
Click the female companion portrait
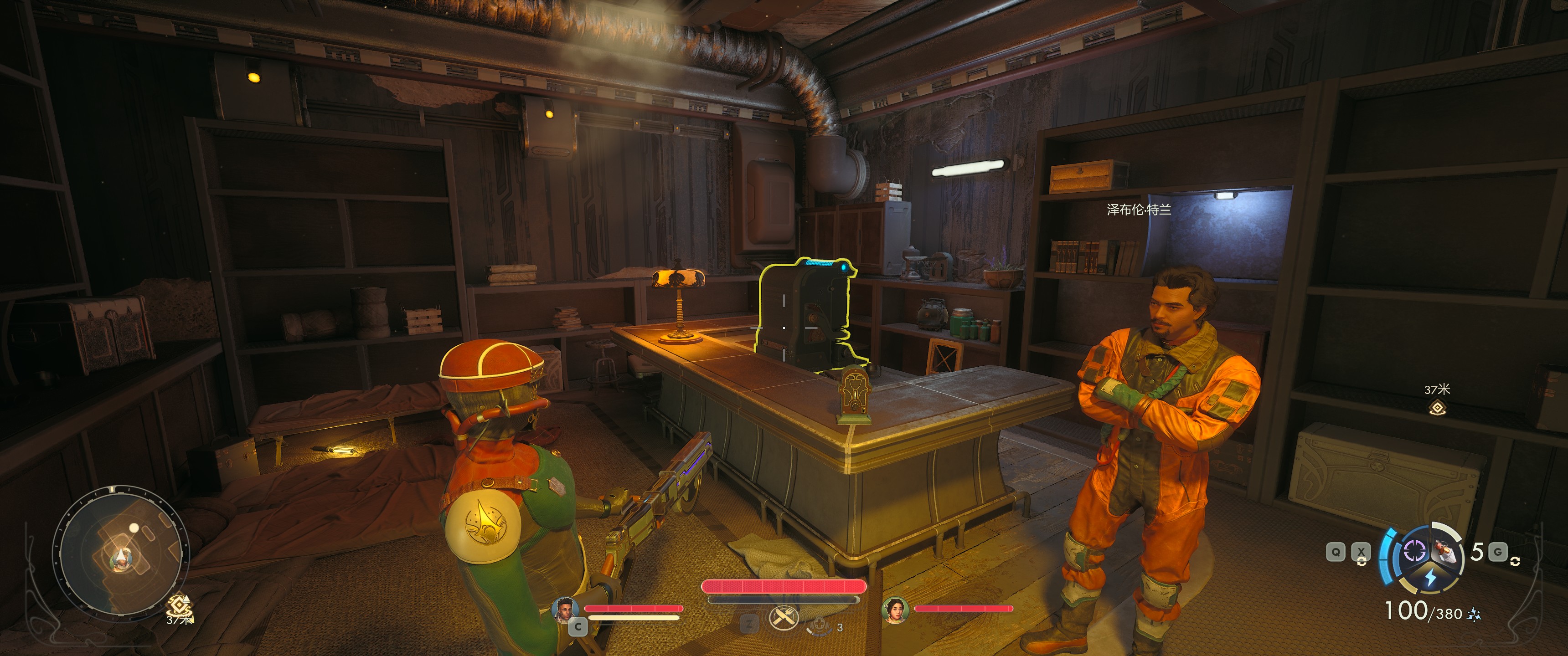coord(895,610)
